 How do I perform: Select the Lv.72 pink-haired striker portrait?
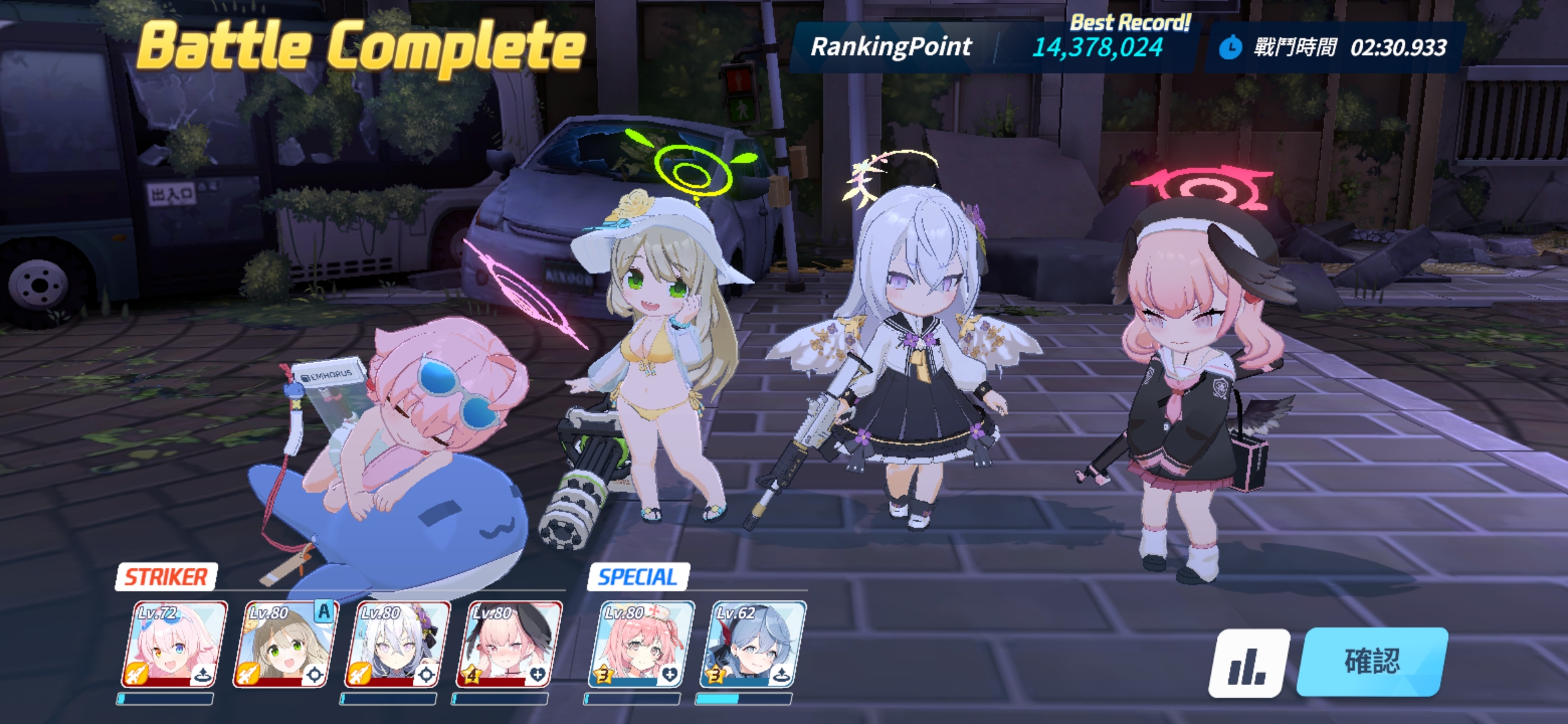click(x=174, y=645)
